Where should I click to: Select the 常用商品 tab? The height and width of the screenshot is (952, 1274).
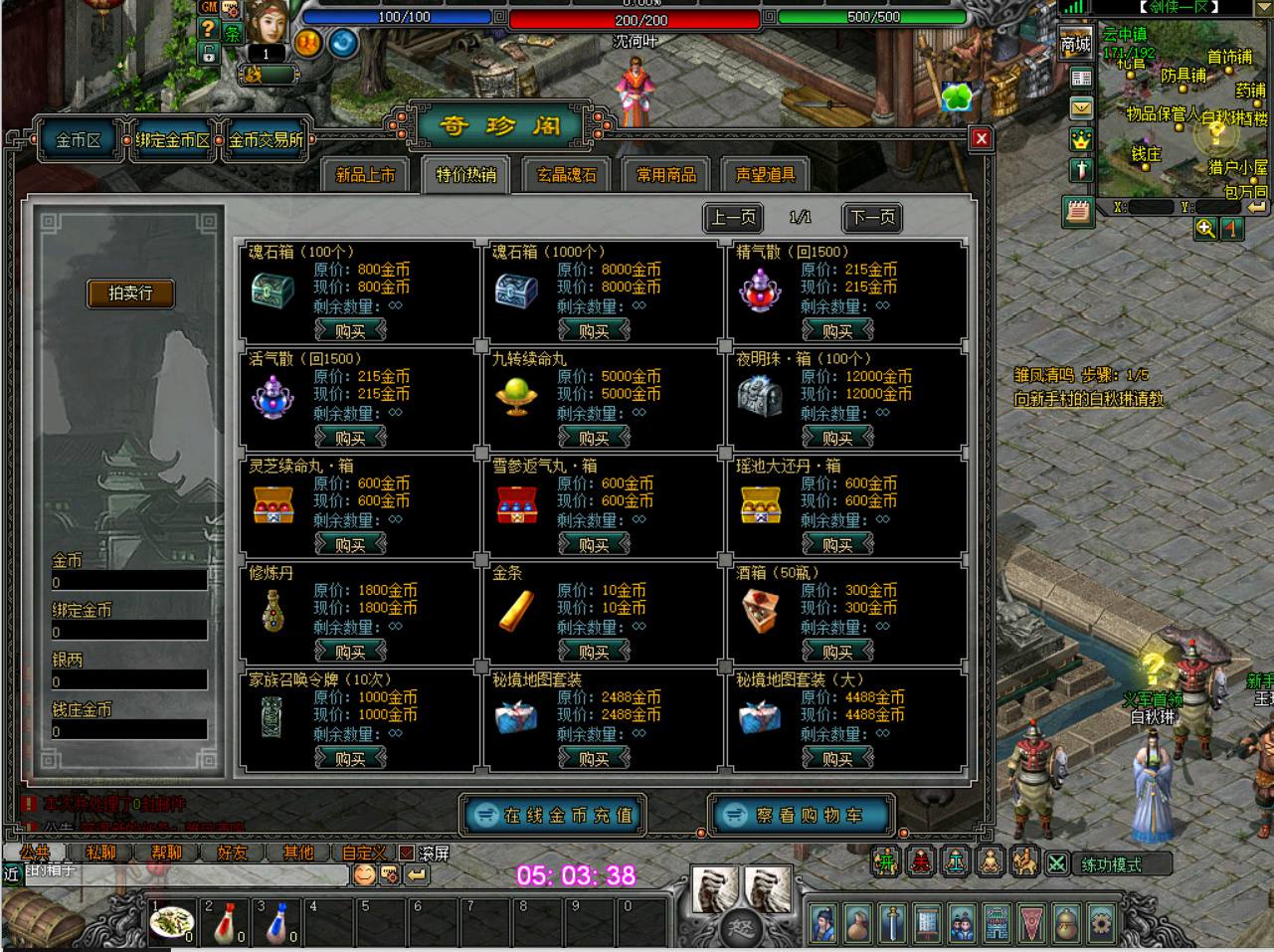click(x=665, y=175)
